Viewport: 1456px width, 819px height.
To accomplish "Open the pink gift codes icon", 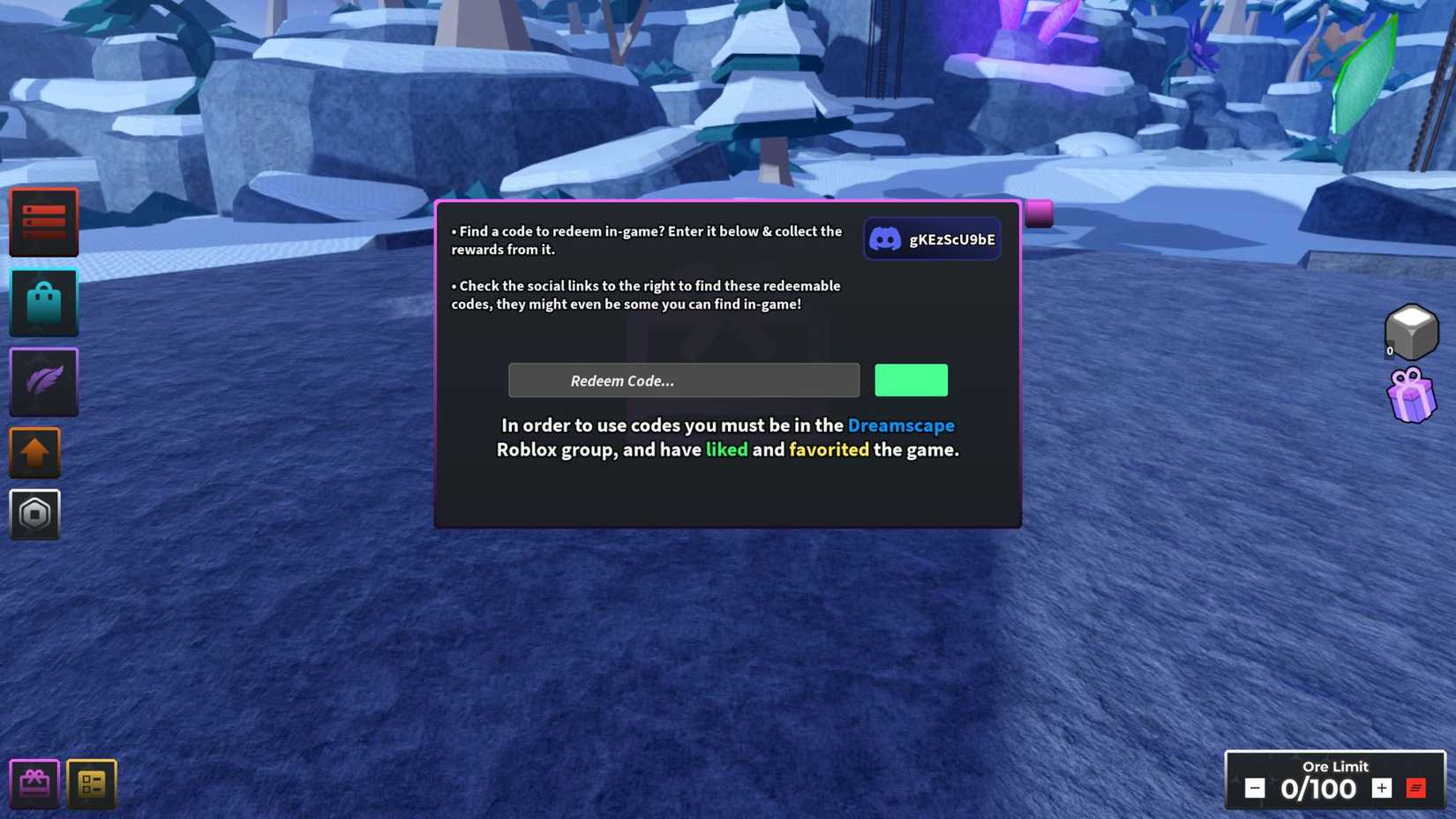I will point(34,782).
